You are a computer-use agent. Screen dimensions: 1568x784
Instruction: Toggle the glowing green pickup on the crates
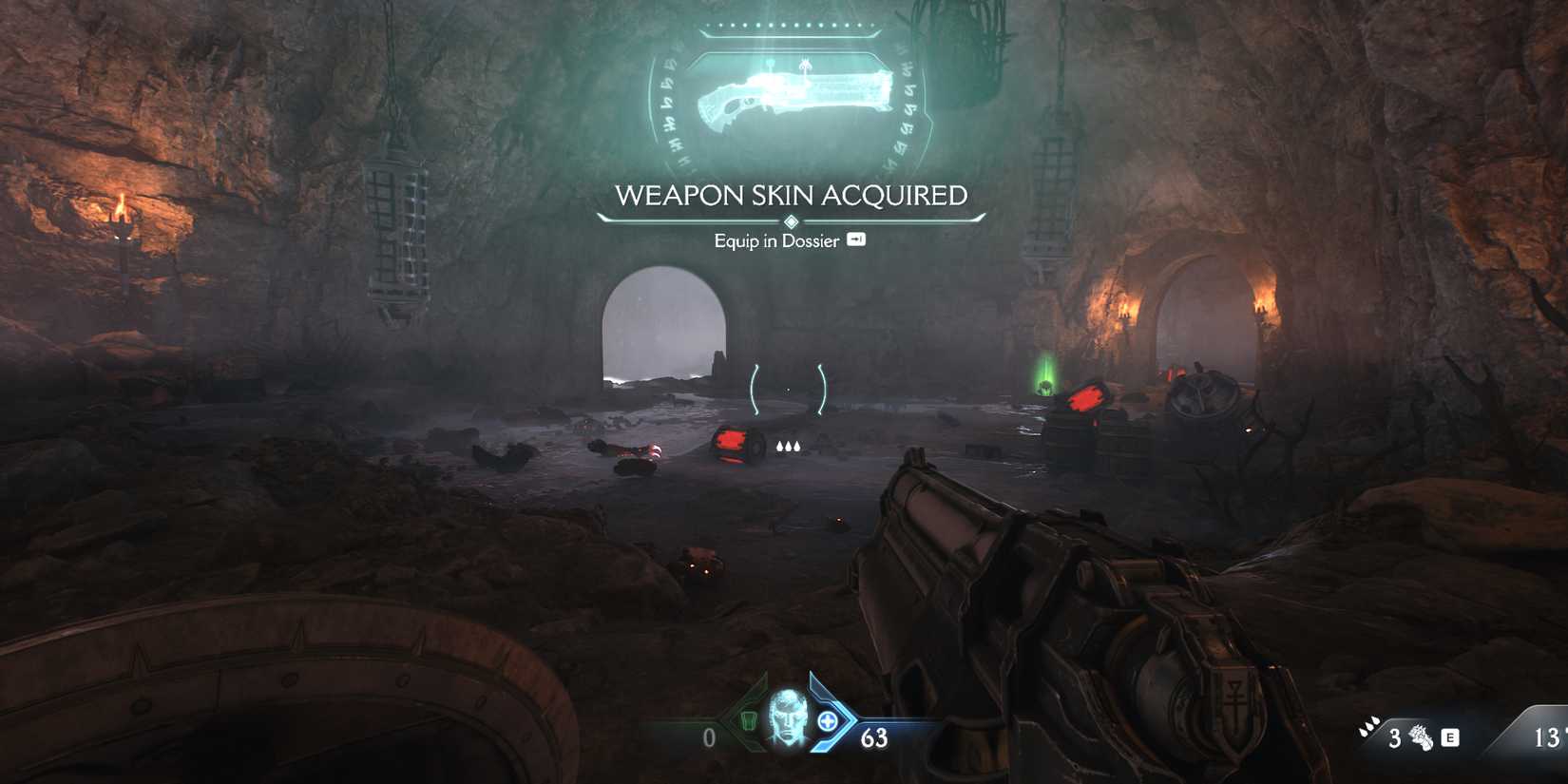pyautogui.click(x=1045, y=385)
